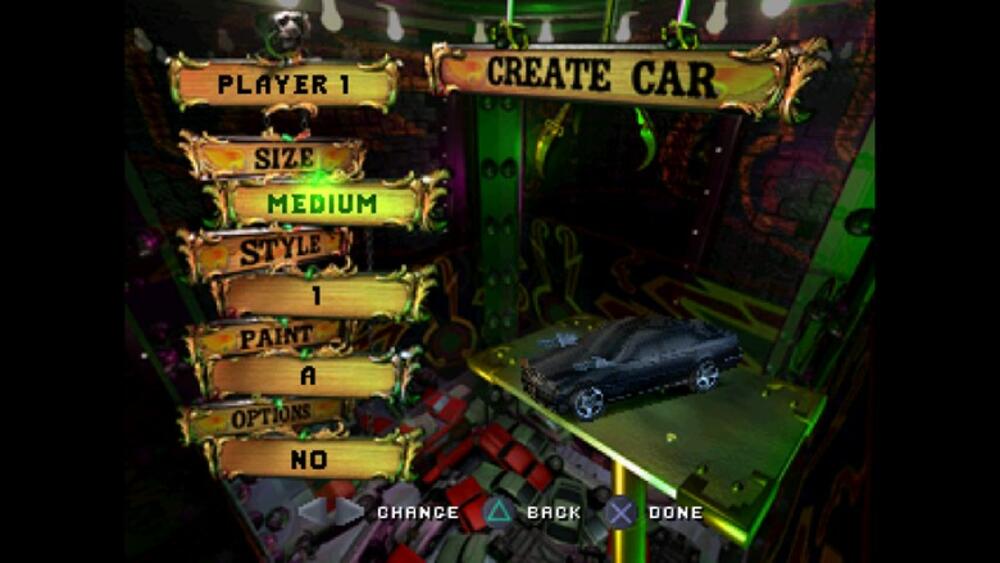The width and height of the screenshot is (1000, 563).
Task: Change the Medium size value
Action: 321,204
